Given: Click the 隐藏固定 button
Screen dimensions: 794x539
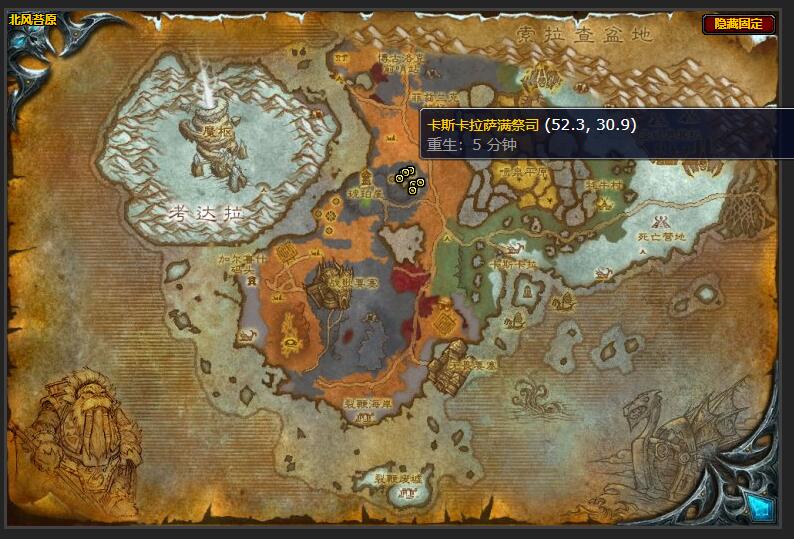Looking at the screenshot, I should [738, 24].
